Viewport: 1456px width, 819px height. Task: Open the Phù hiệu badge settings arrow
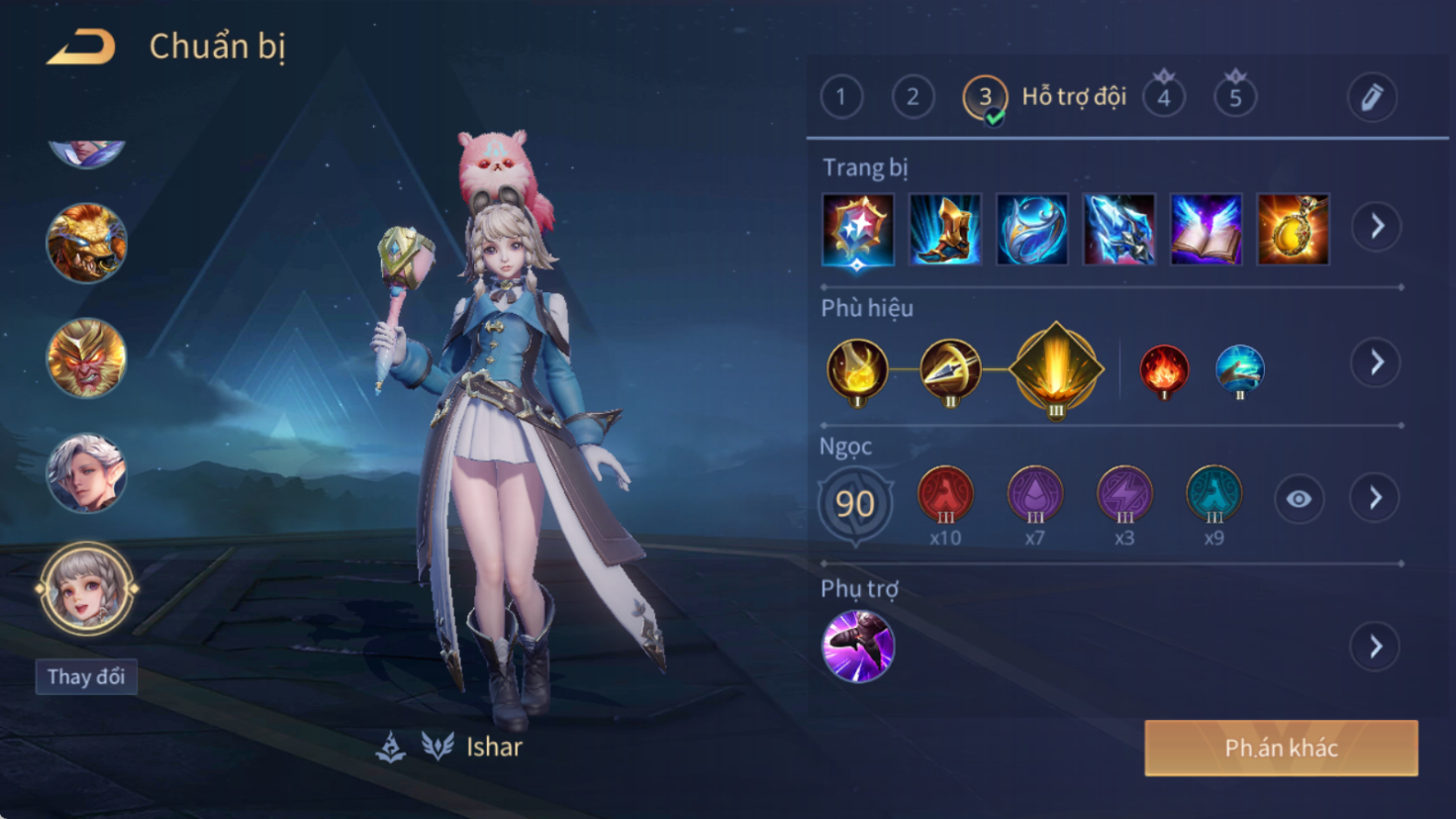coord(1376,362)
